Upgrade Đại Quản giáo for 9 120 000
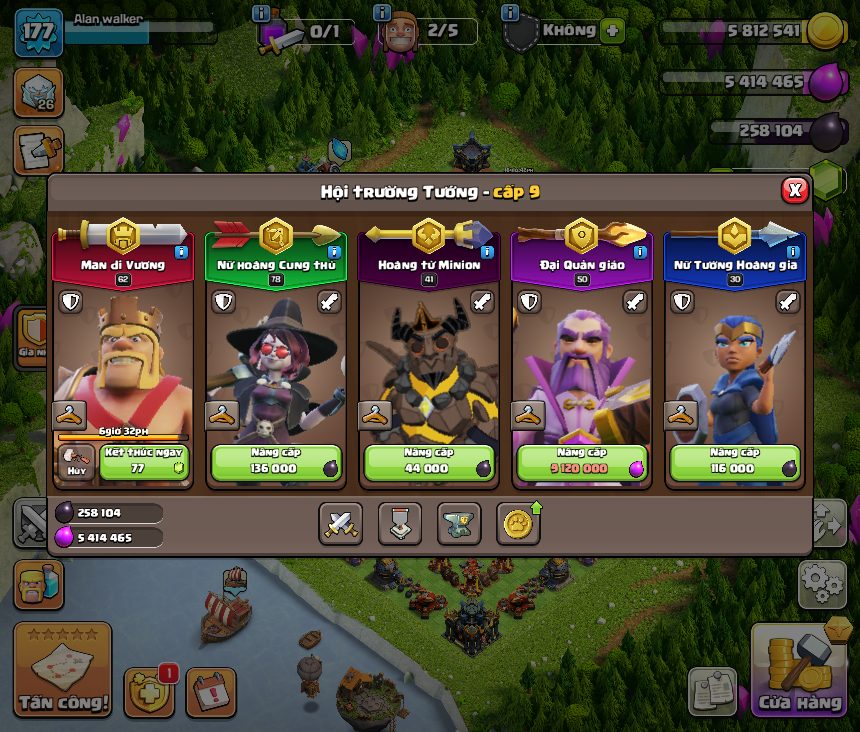Screen dimensions: 860x732 pos(582,463)
